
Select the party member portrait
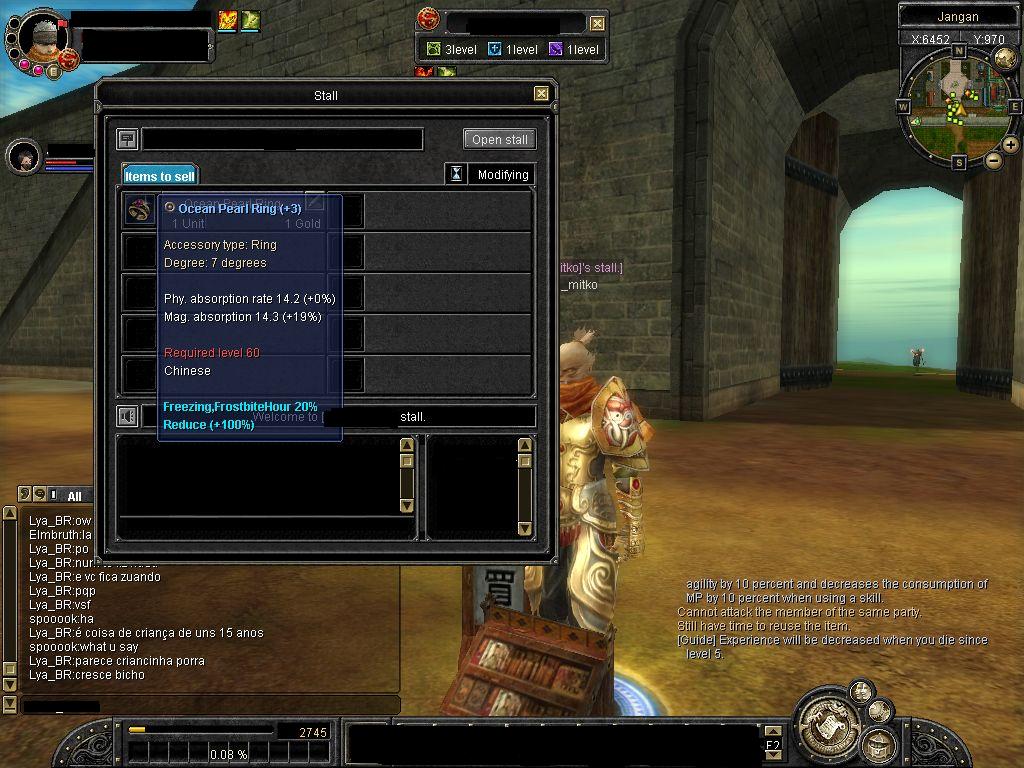click(x=22, y=157)
